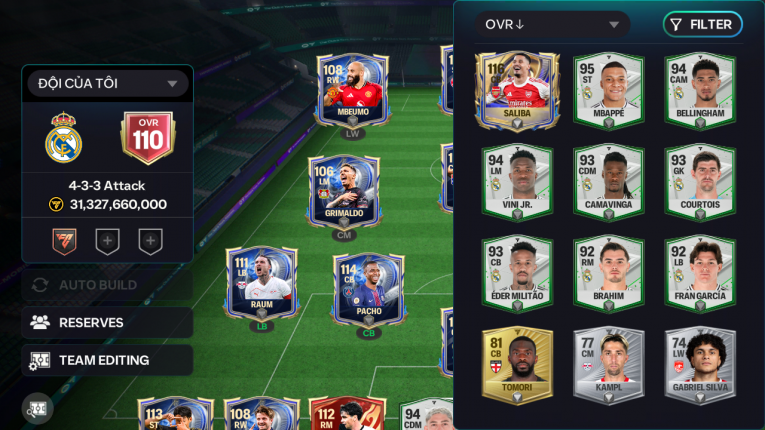Open TEAM EDITING
Image resolution: width=765 pixels, height=430 pixels.
coord(107,360)
